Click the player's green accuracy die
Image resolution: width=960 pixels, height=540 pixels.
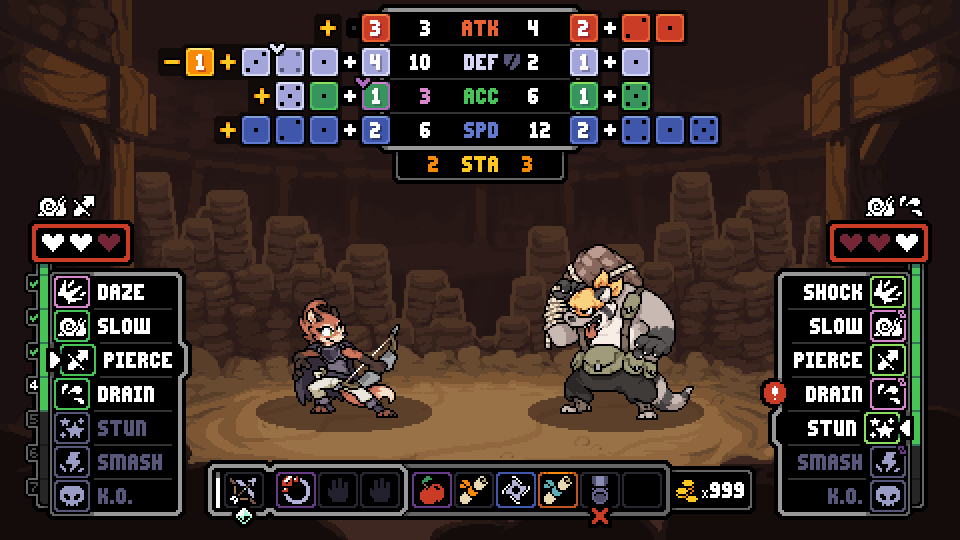[x=322, y=97]
